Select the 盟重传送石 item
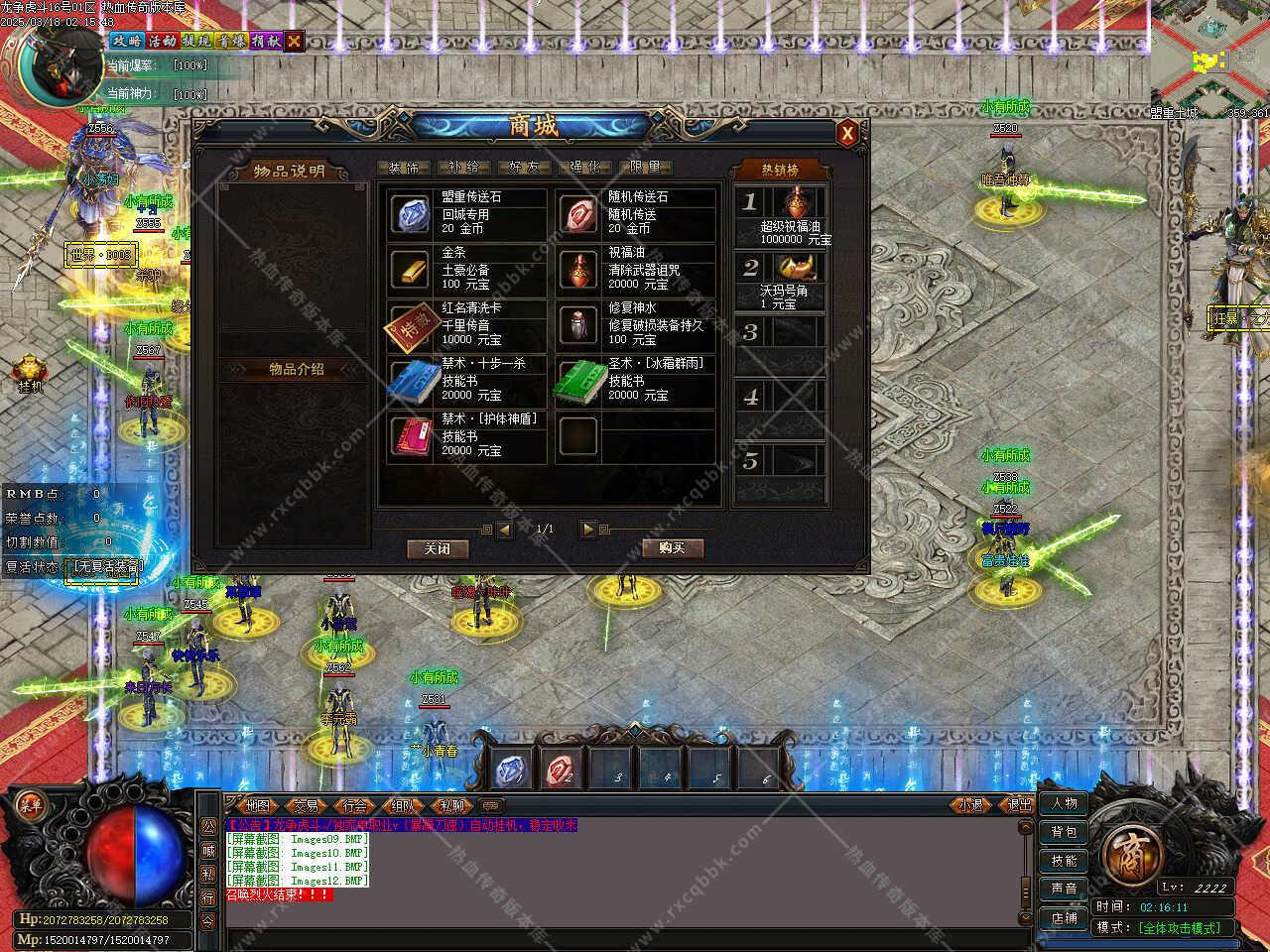This screenshot has height=952, width=1270. click(411, 213)
